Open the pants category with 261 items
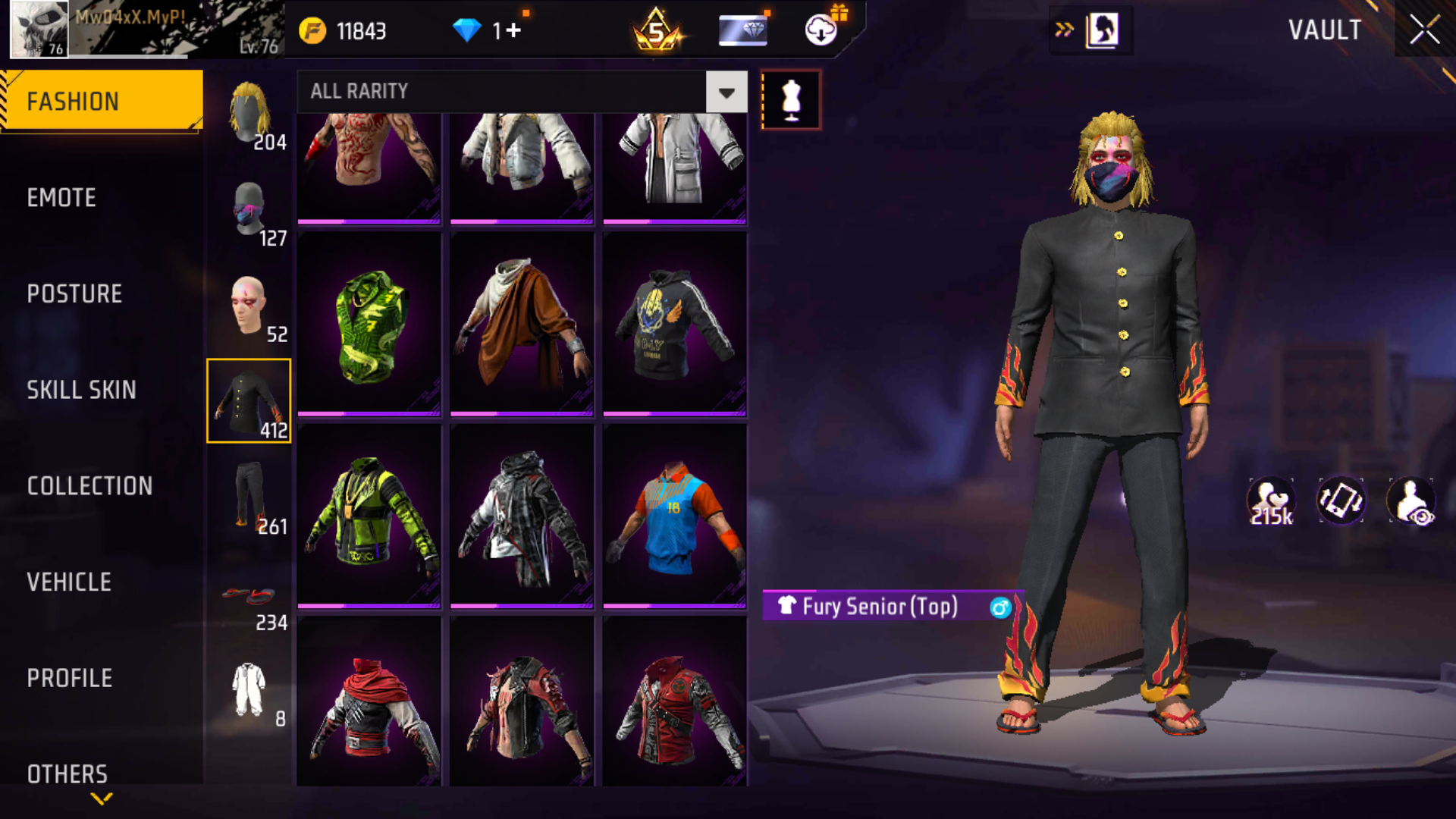Viewport: 1456px width, 819px height. (x=250, y=498)
